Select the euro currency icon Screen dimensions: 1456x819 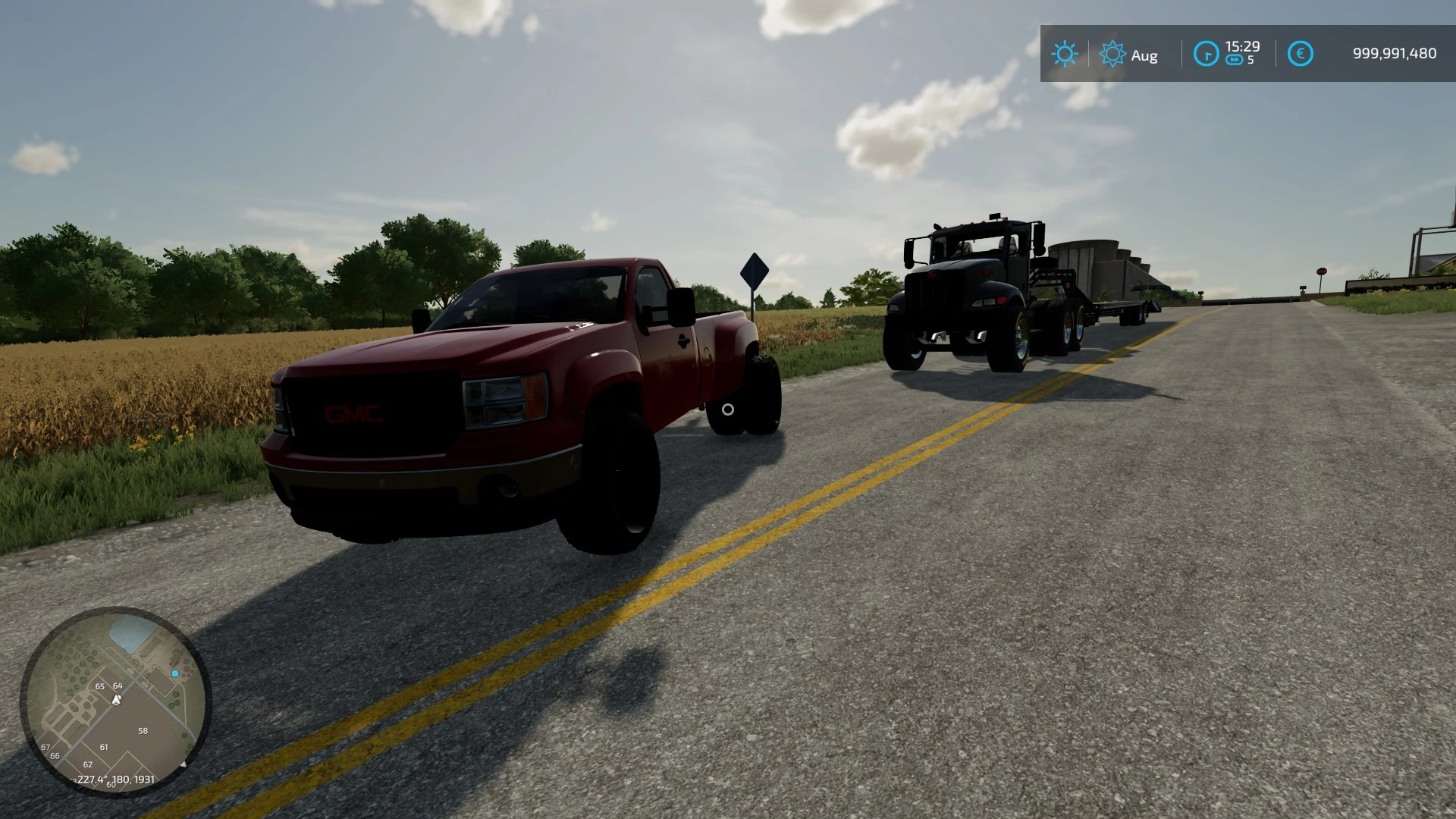coord(1301,53)
